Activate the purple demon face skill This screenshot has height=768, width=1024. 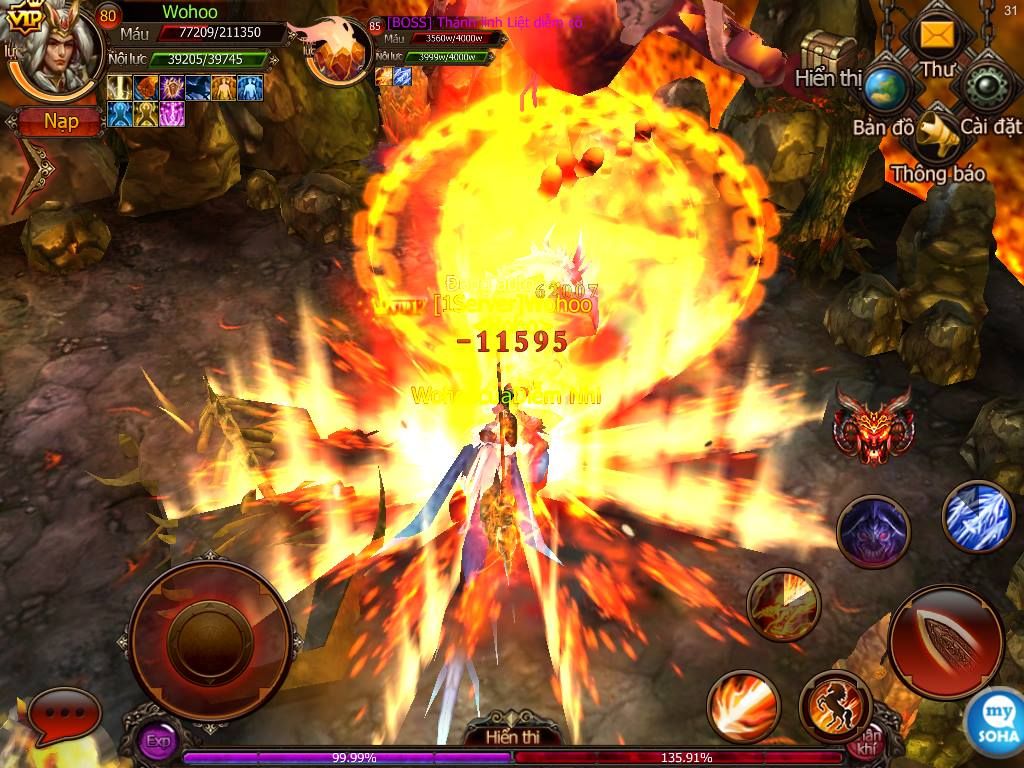tap(872, 532)
